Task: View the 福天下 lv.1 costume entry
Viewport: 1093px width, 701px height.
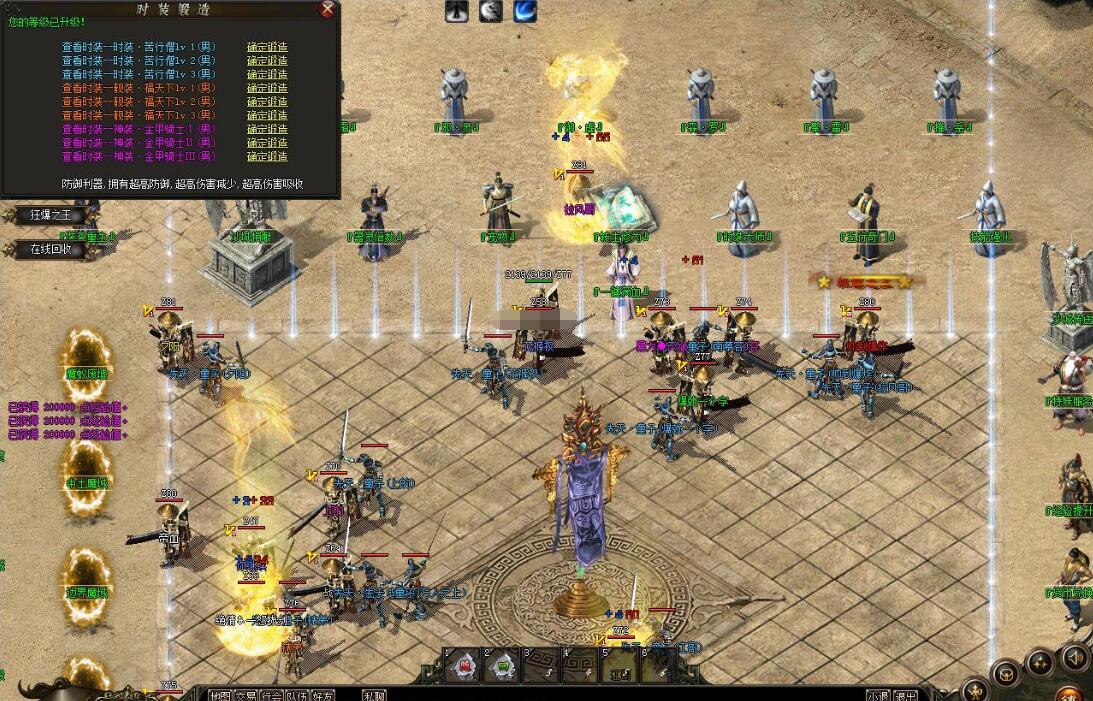Action: [x=138, y=88]
